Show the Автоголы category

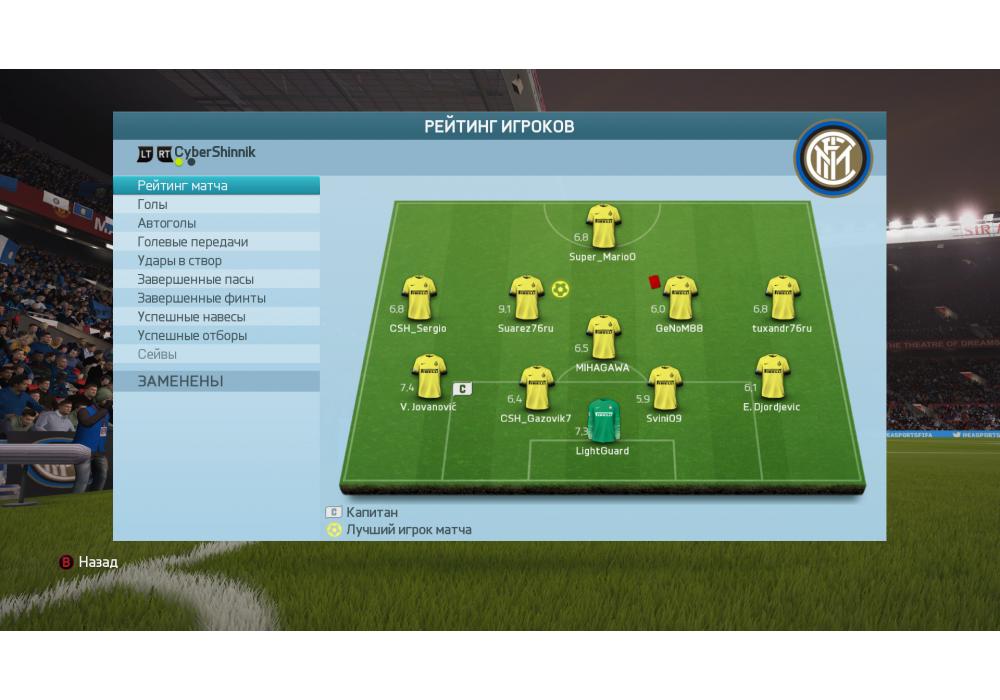point(216,223)
